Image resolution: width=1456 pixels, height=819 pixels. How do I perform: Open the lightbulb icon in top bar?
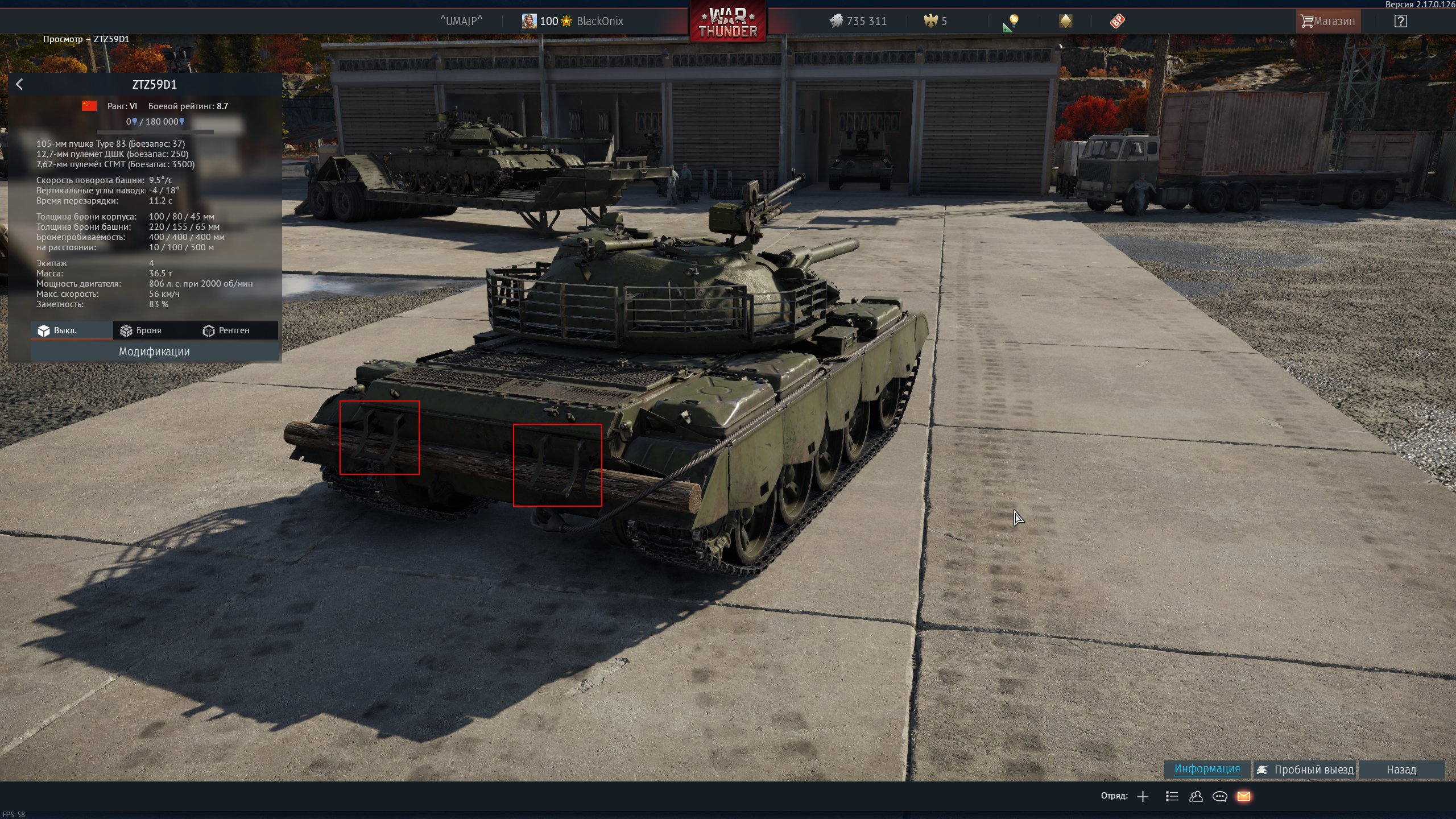(x=1012, y=22)
